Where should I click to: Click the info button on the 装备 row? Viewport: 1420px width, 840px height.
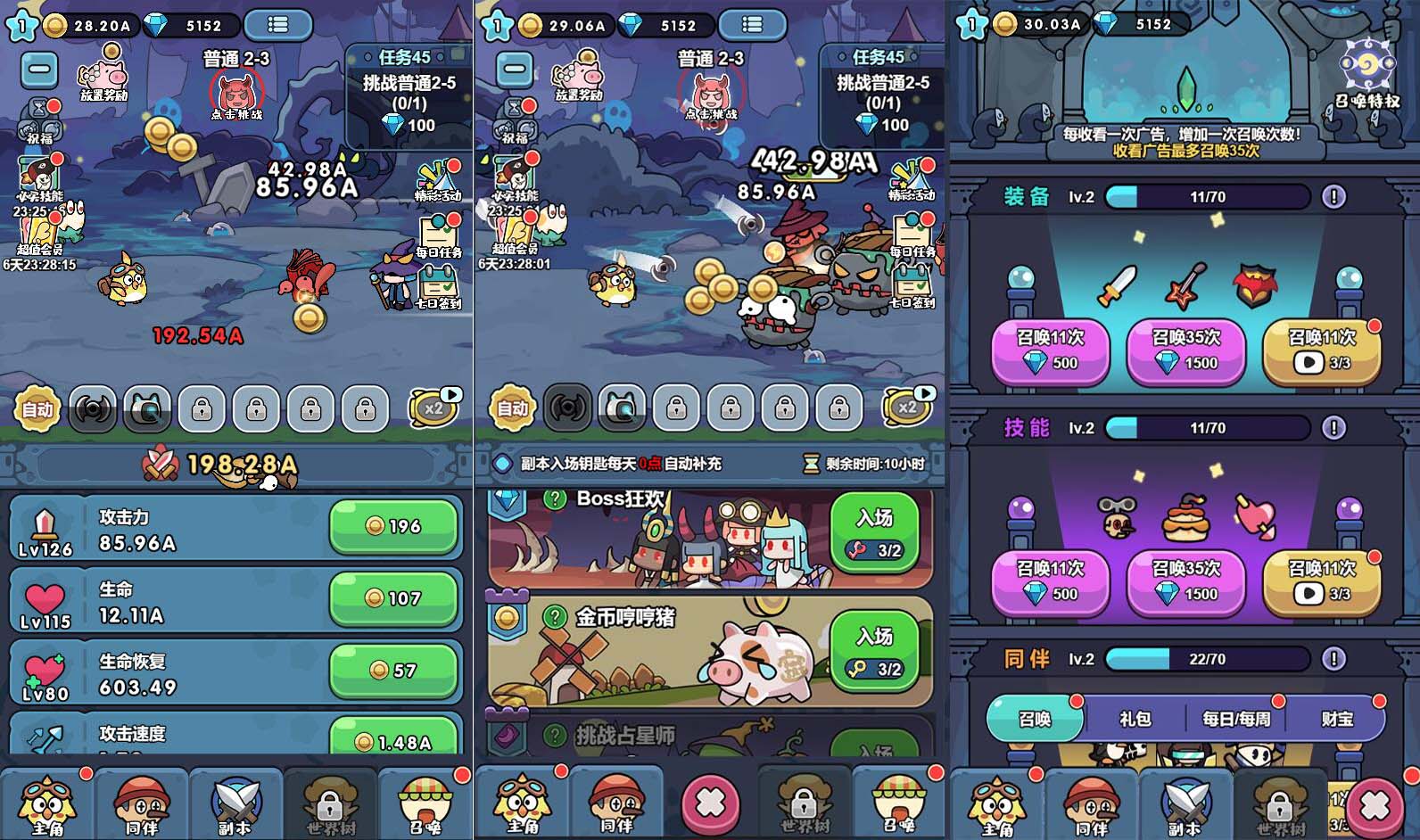[x=1333, y=197]
